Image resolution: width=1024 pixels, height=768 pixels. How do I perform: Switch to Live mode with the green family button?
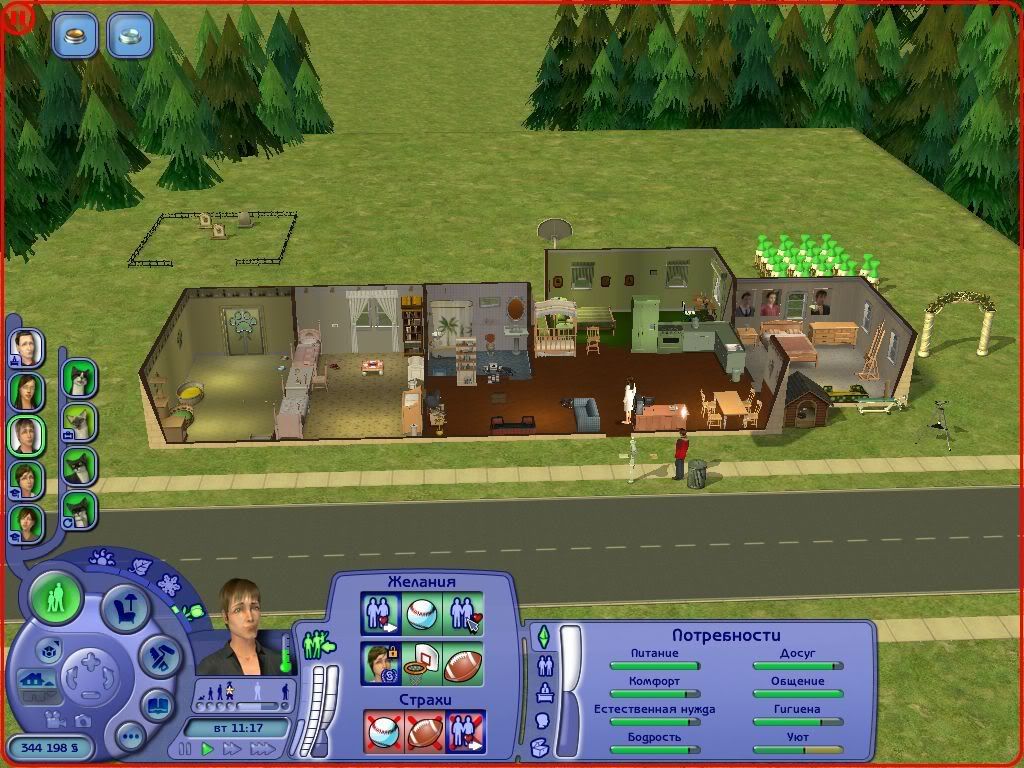coord(57,600)
